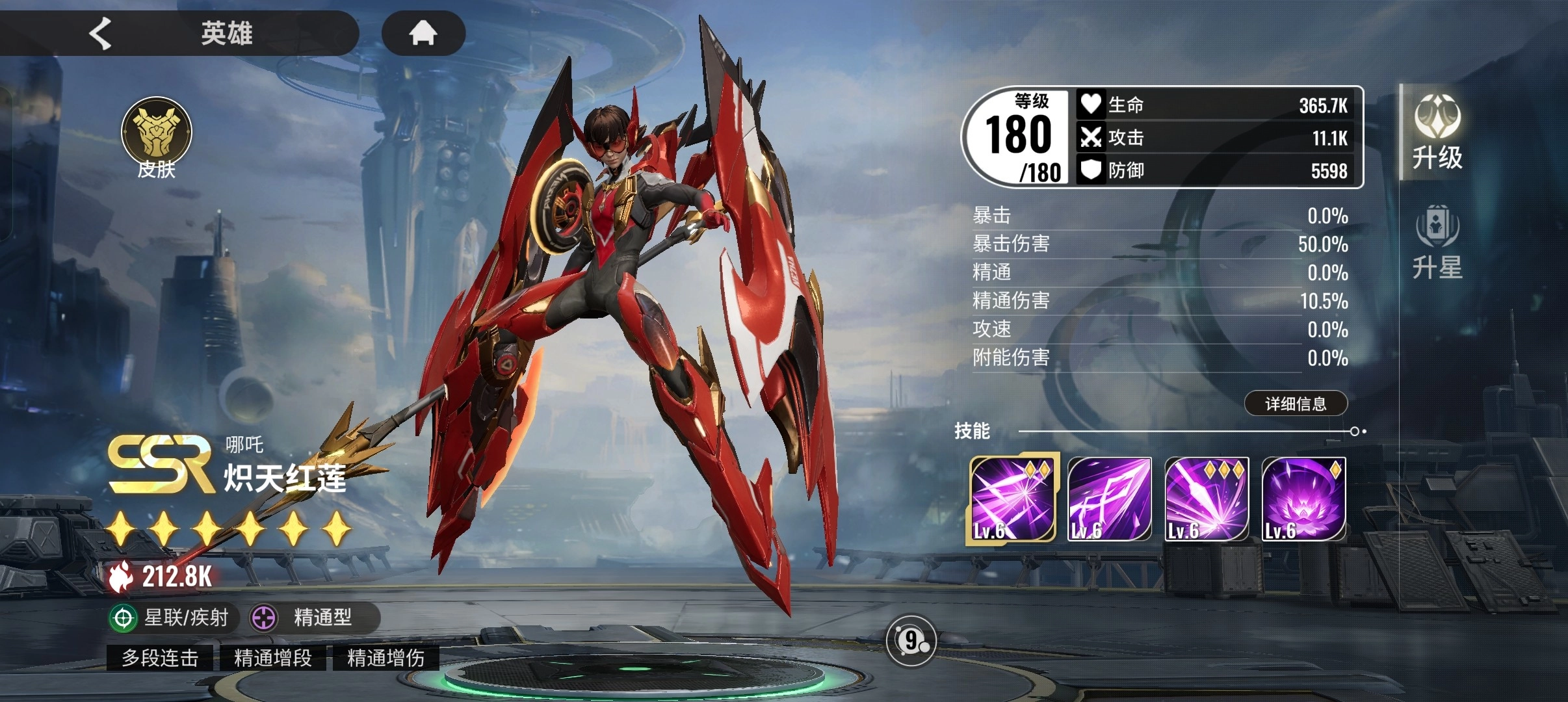Show the 多段连击 trait description
The height and width of the screenshot is (702, 1568).
160,658
